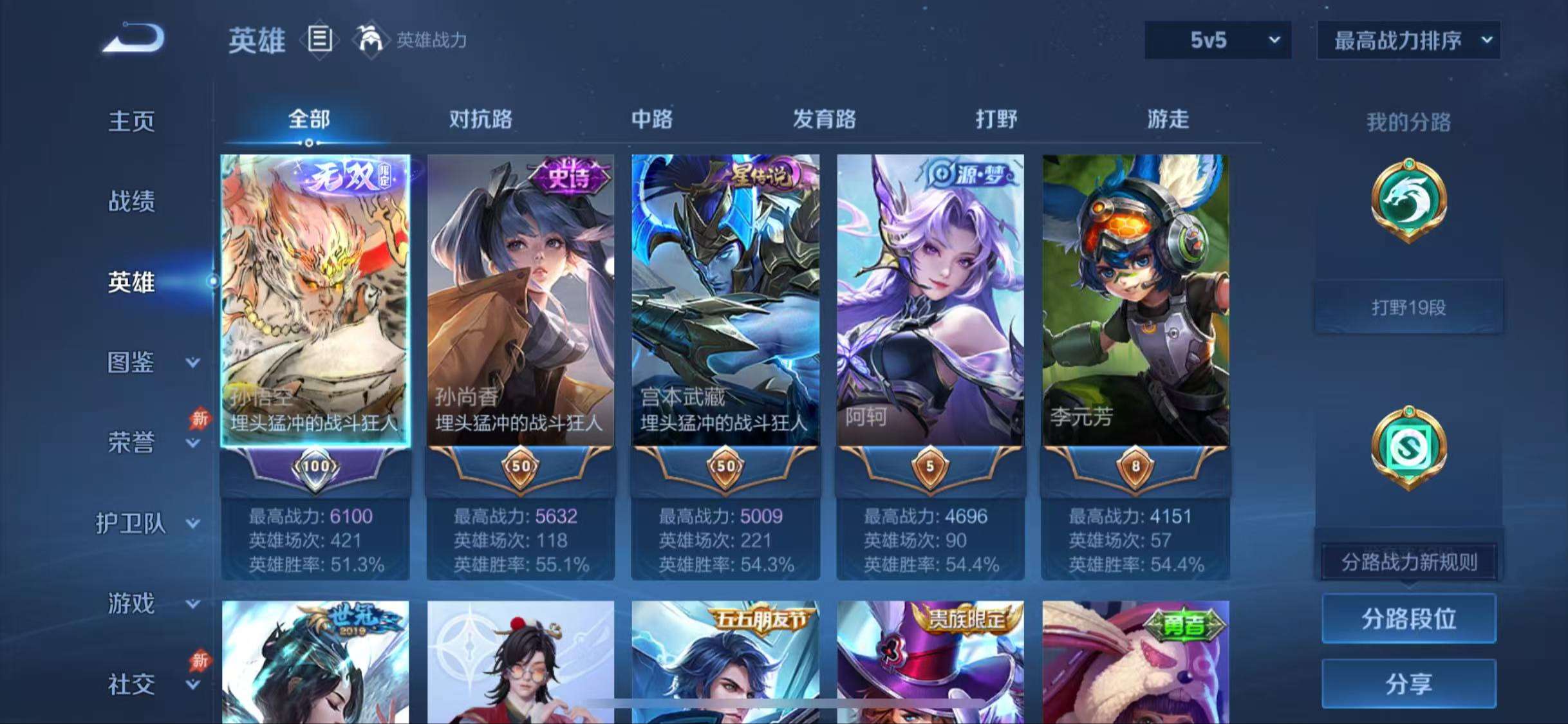The width and height of the screenshot is (1568, 724).
Task: Click the 新 badge next to 荣誉
Action: (199, 418)
